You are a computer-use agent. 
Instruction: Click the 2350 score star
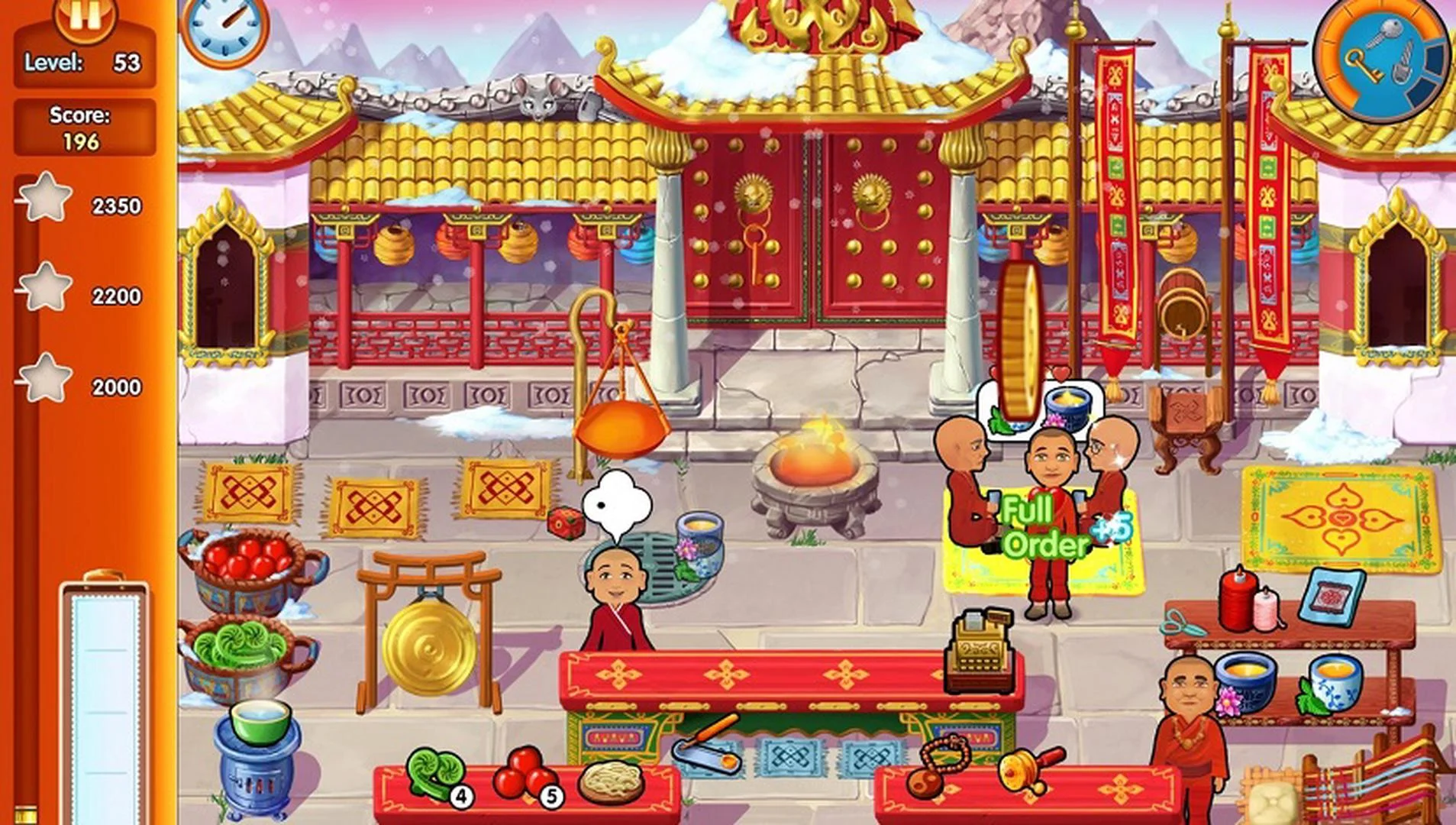pyautogui.click(x=45, y=201)
